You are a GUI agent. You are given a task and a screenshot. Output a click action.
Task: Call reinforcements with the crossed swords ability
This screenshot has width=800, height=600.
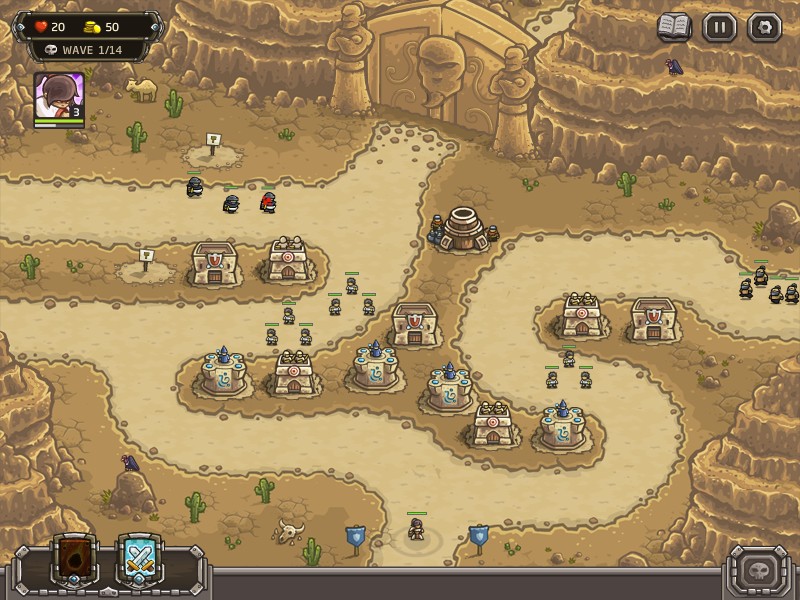(140, 560)
